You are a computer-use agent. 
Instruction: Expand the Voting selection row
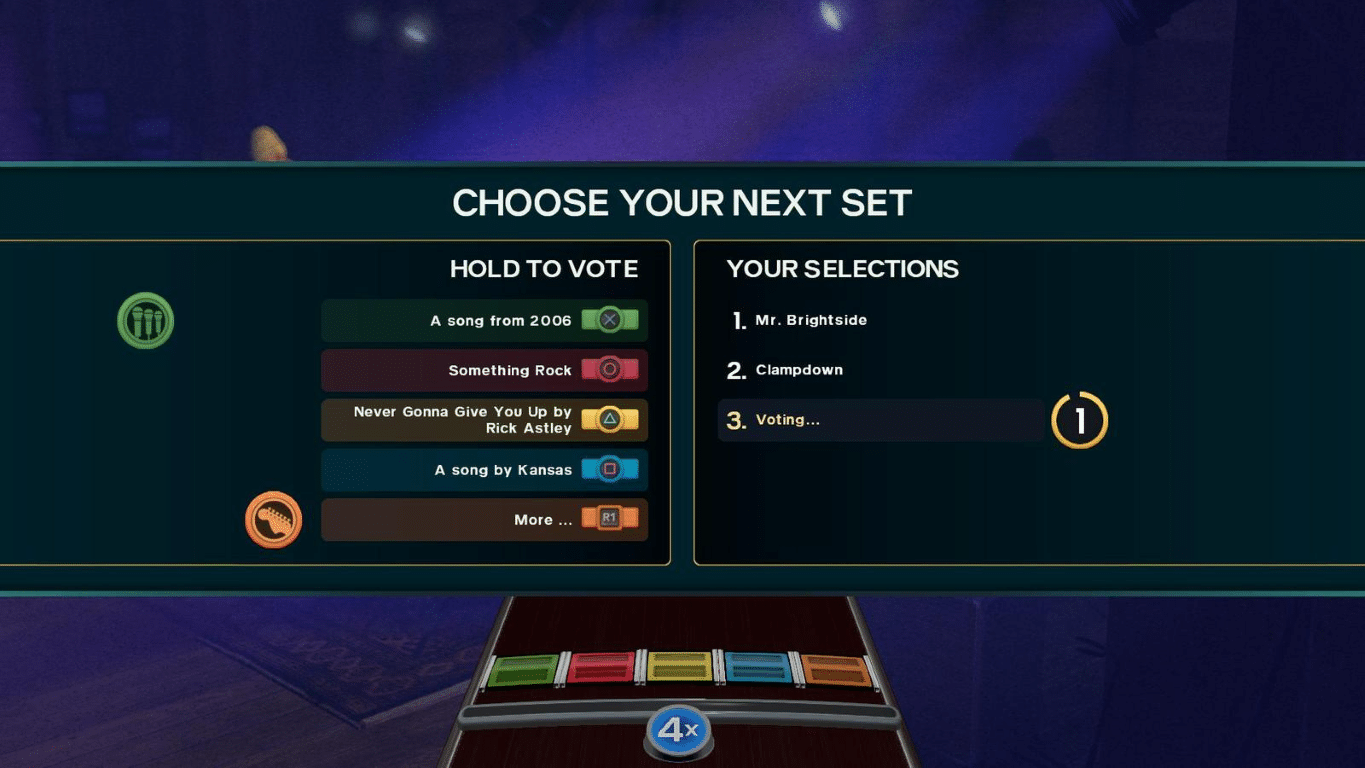[880, 420]
